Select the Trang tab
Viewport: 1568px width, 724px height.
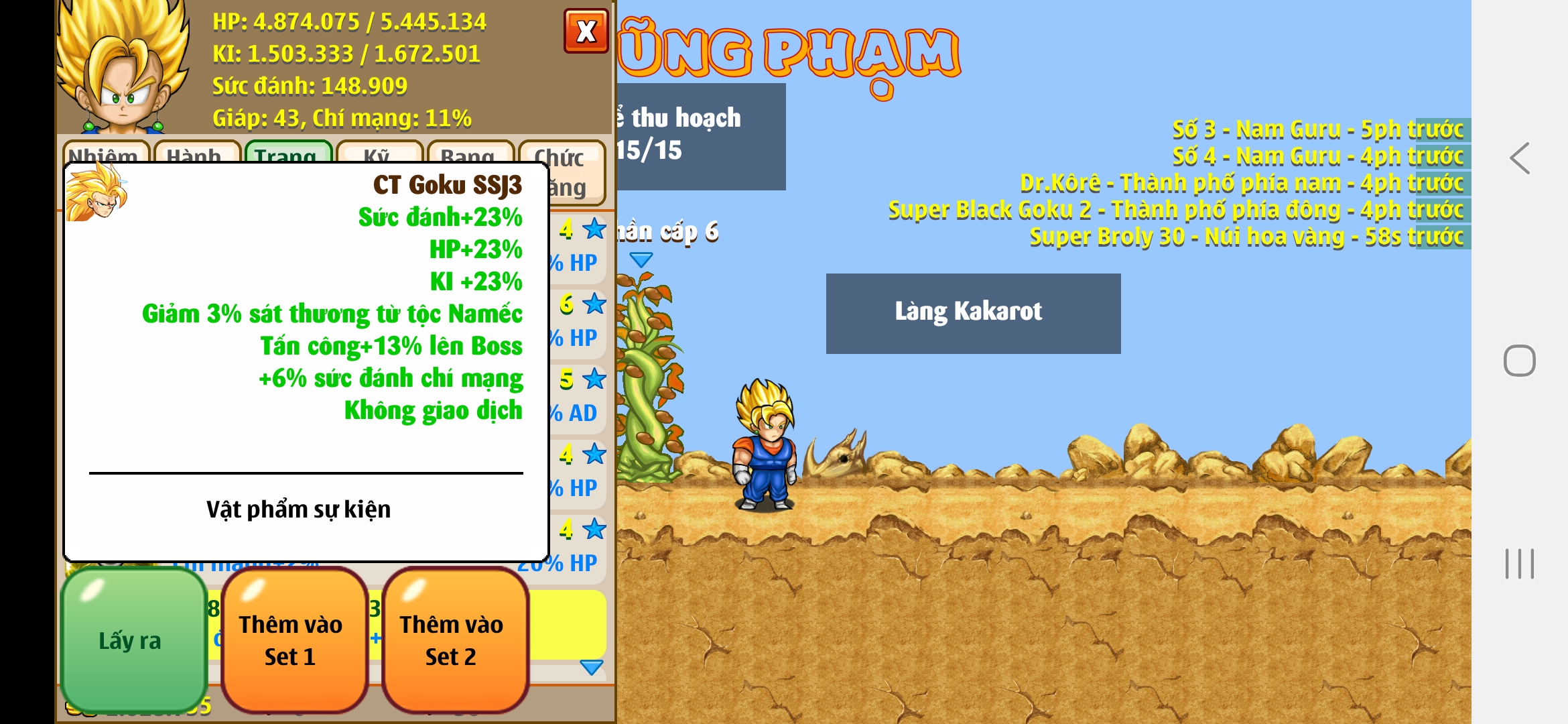click(x=287, y=154)
